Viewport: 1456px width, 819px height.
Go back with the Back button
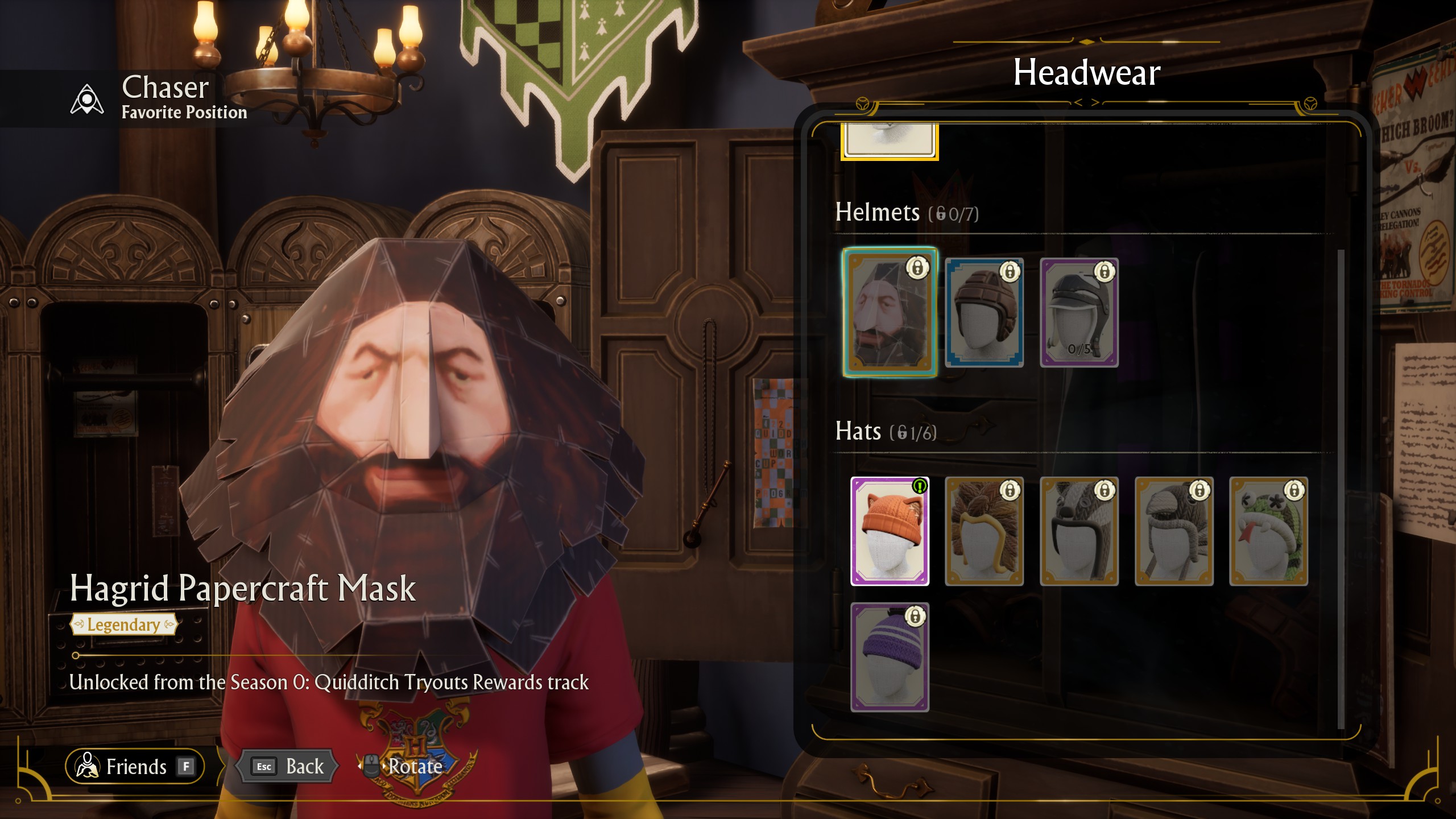tap(289, 766)
